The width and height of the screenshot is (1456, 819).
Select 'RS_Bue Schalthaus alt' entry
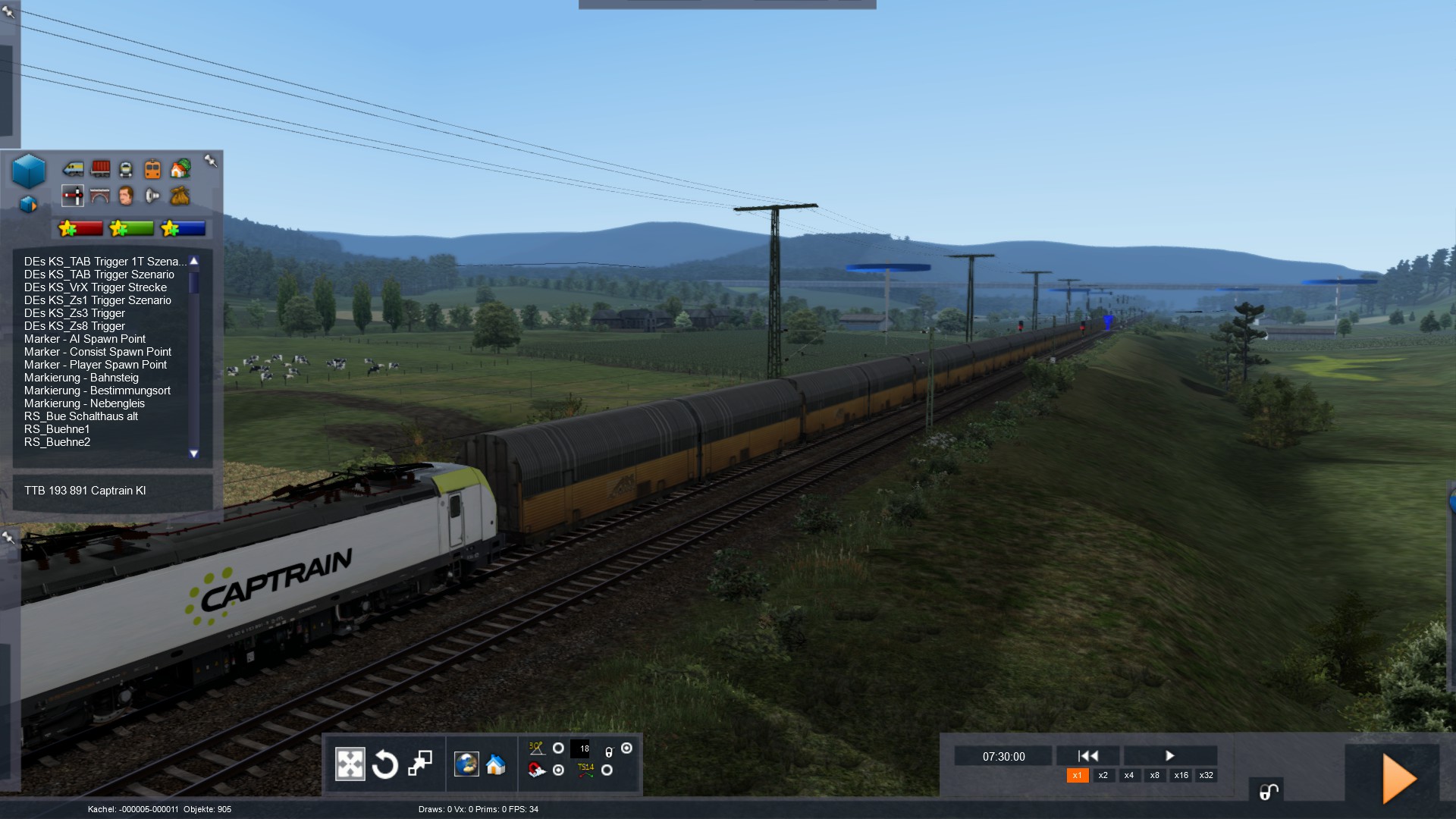(x=81, y=416)
